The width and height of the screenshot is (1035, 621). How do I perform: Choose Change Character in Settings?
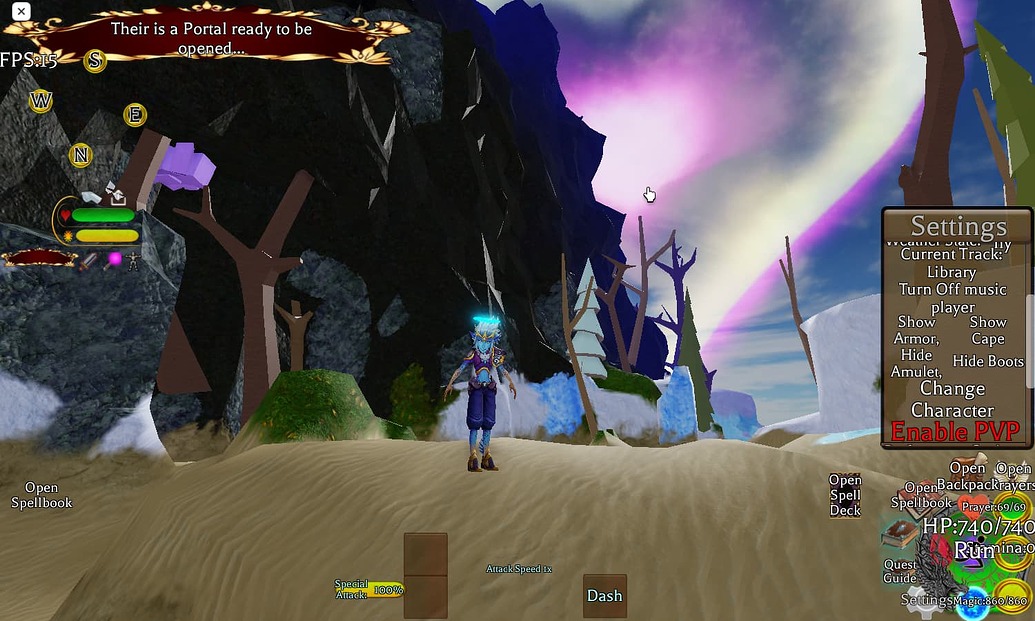click(x=952, y=399)
